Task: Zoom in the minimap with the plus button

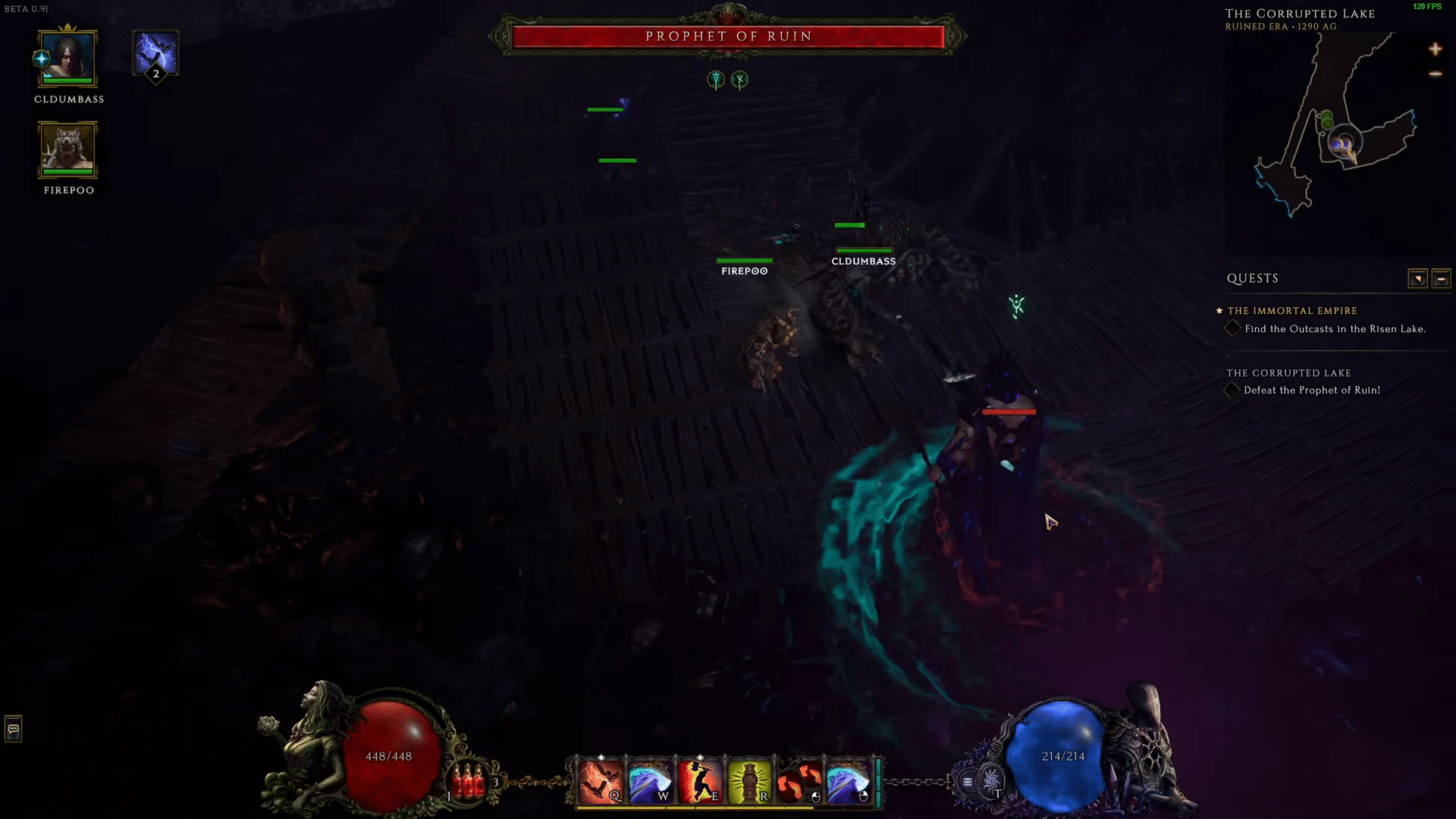Action: coord(1436,49)
